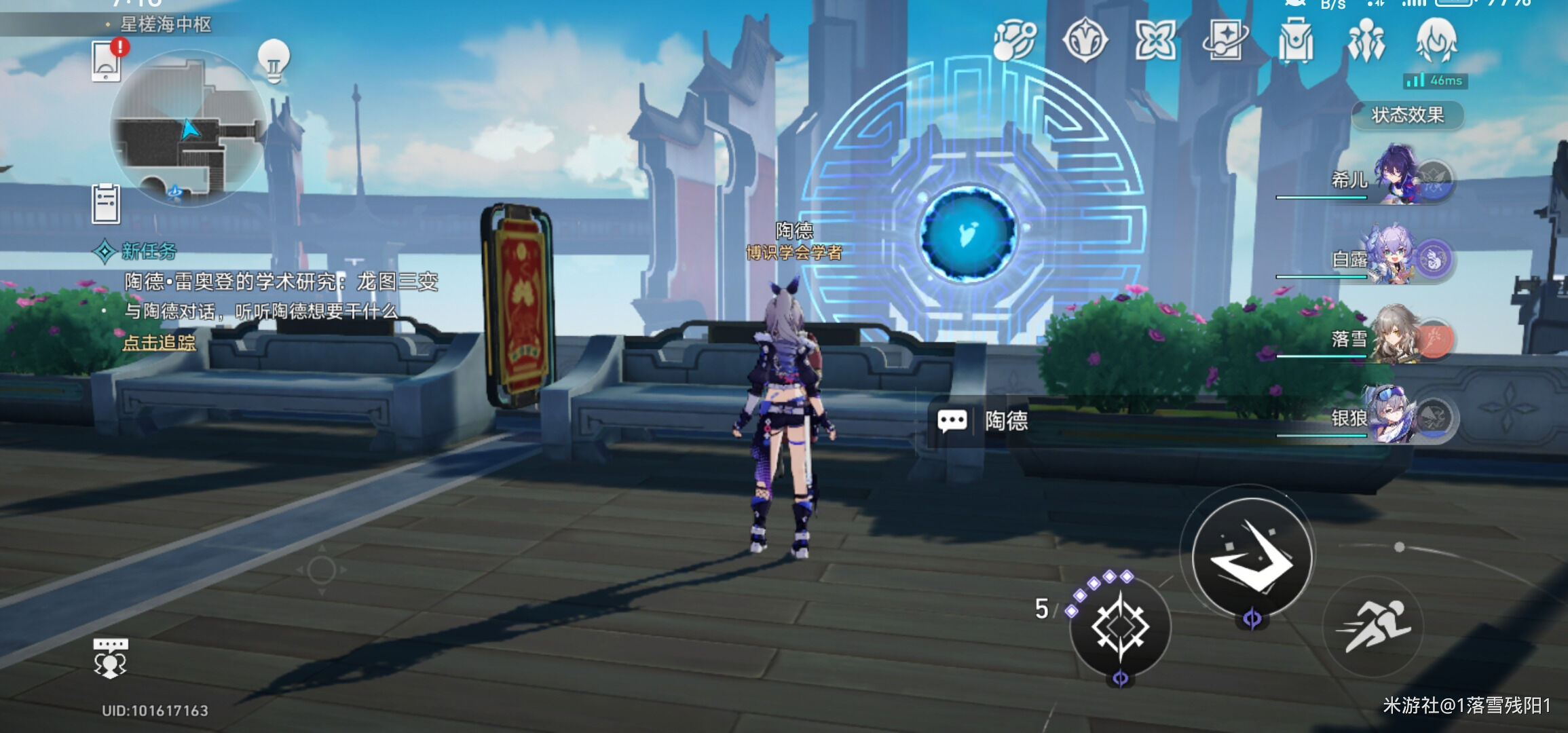Open the team lineup icon

point(1366,41)
